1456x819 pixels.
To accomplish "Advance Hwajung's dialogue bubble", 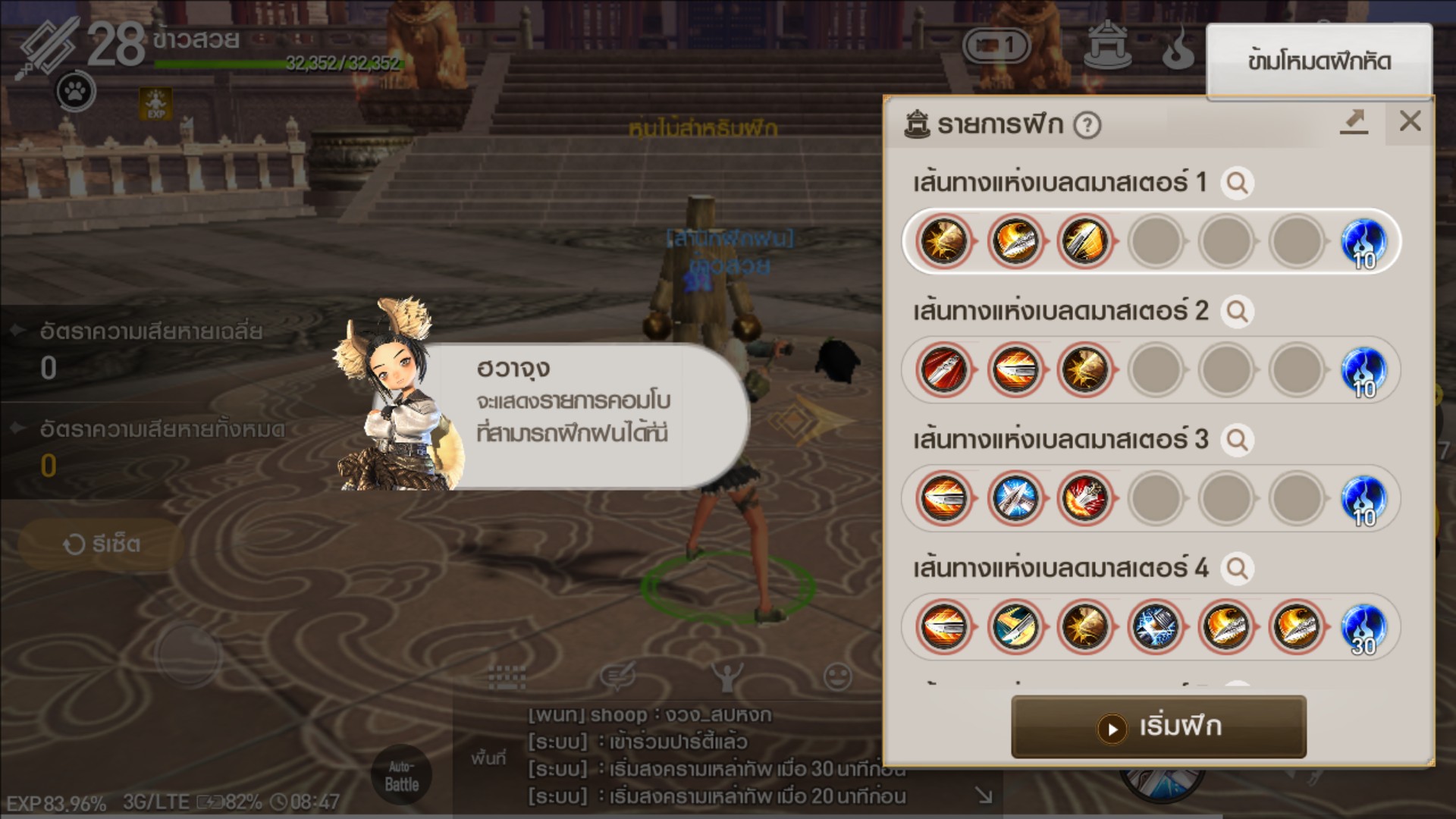I will (x=576, y=416).
